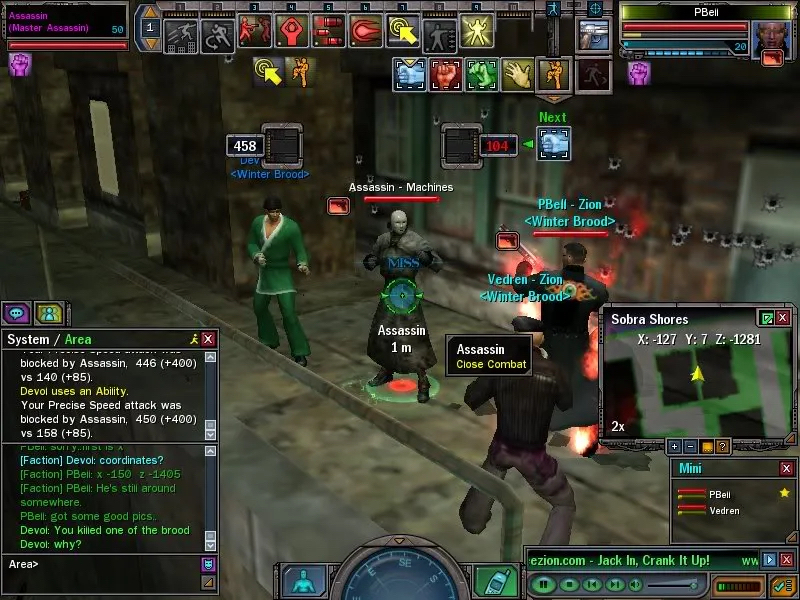Zoom in the minimap with plus button
This screenshot has height=600, width=800.
tap(675, 446)
